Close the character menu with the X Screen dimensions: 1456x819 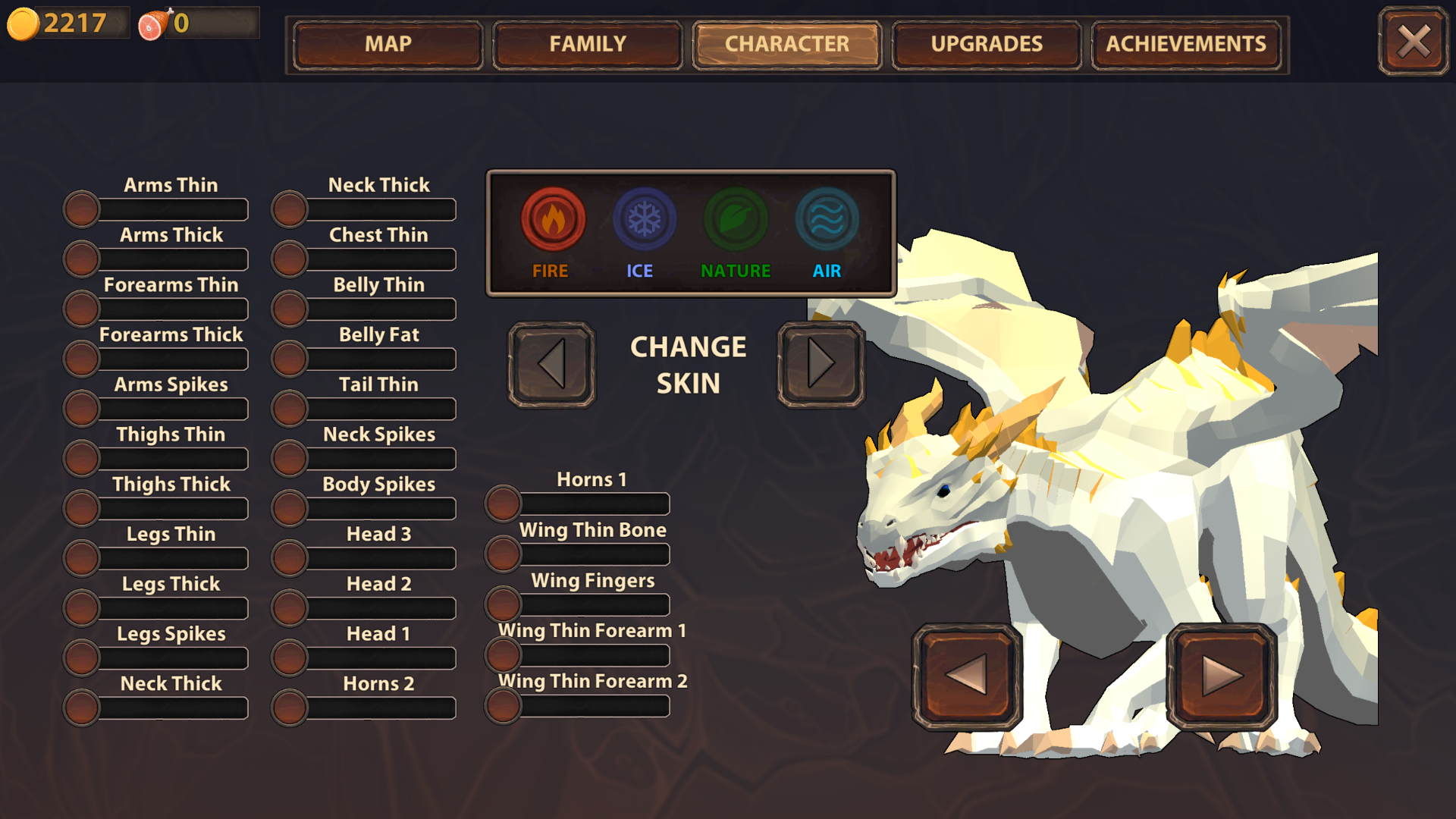point(1414,42)
